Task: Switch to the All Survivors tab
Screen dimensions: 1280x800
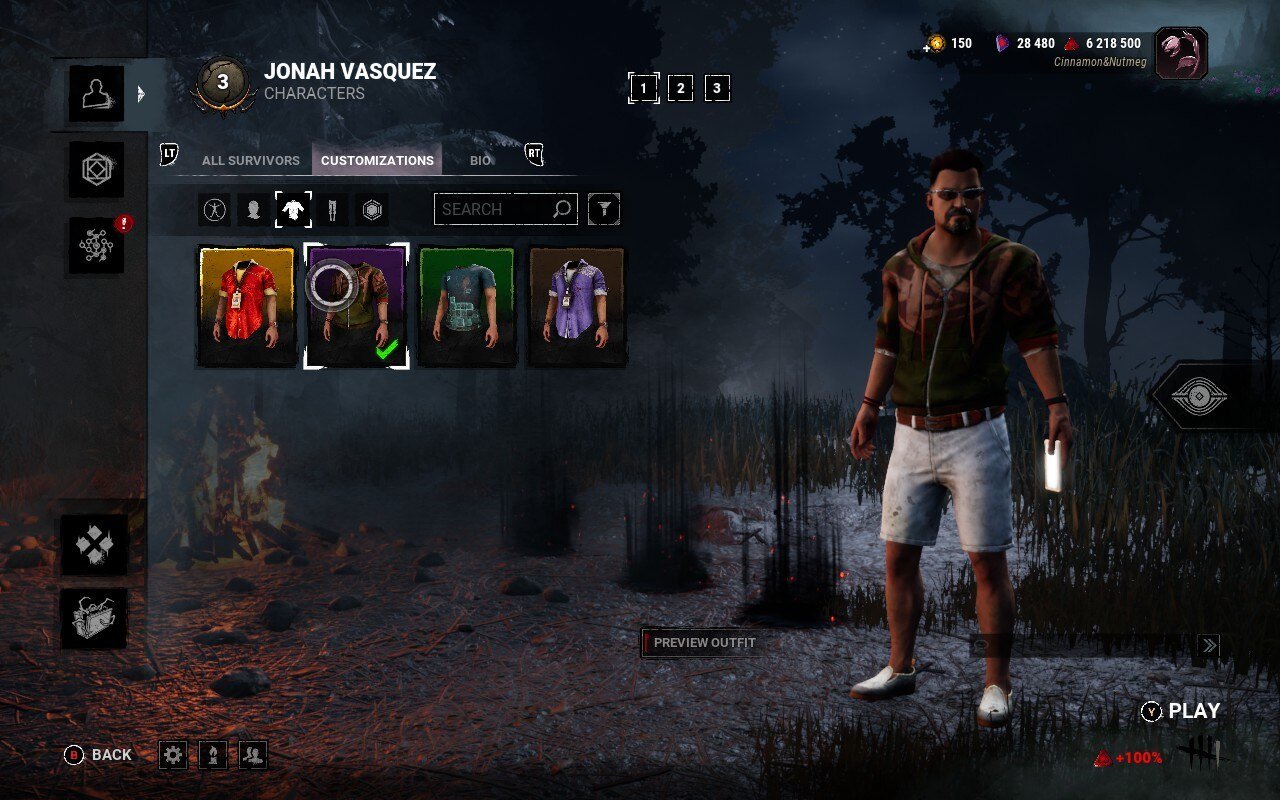Action: point(250,160)
